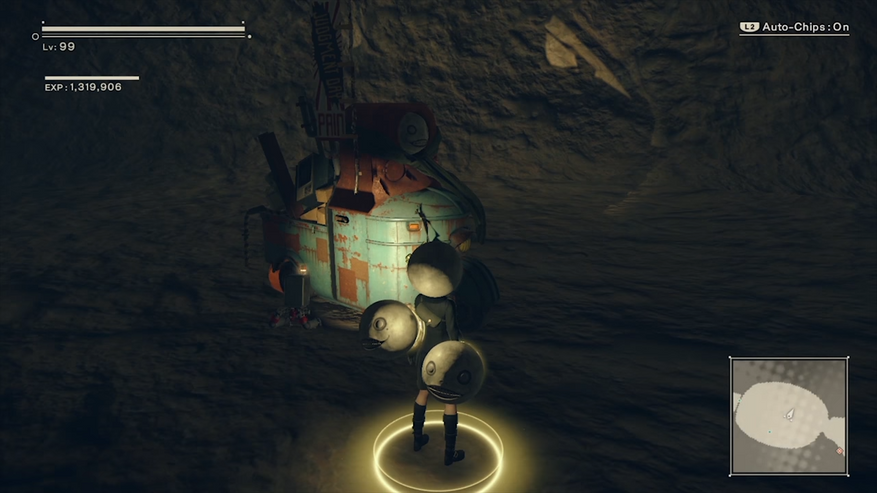877x493 pixels.
Task: Toggle the Auto-Chips: On setting
Action: click(794, 28)
